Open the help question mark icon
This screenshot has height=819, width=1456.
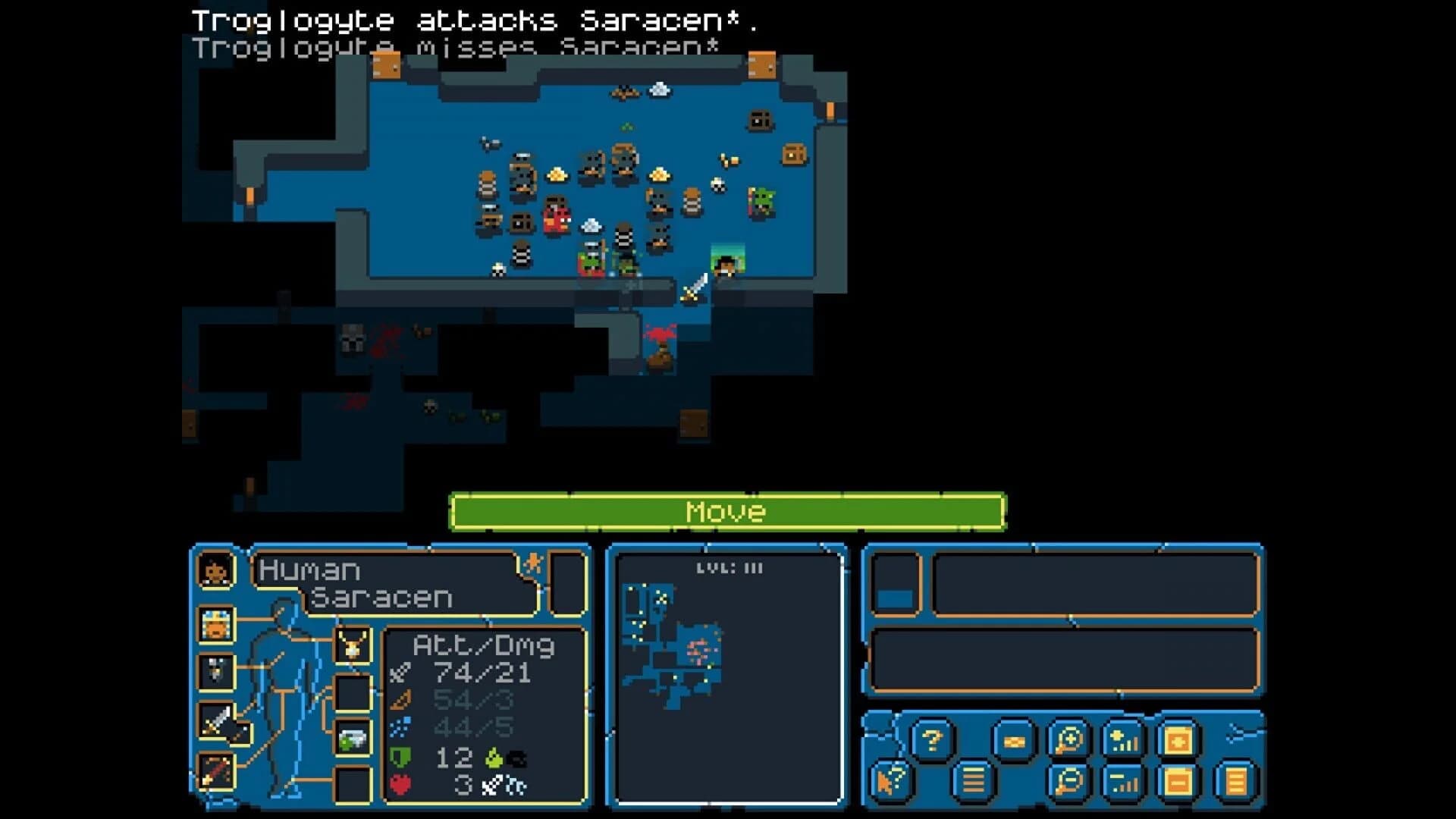(x=931, y=739)
